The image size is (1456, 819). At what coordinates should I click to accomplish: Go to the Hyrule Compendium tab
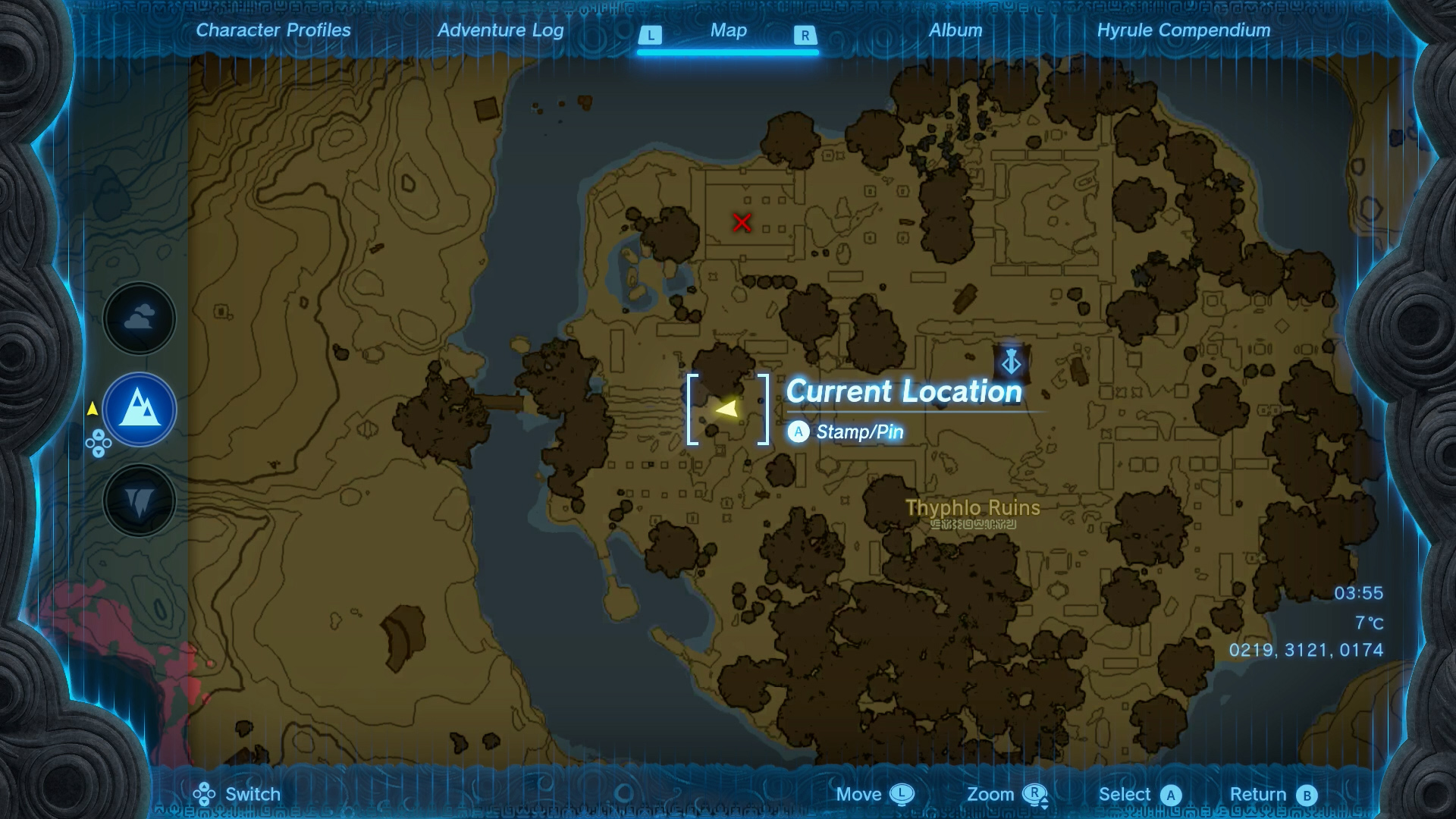click(1183, 30)
